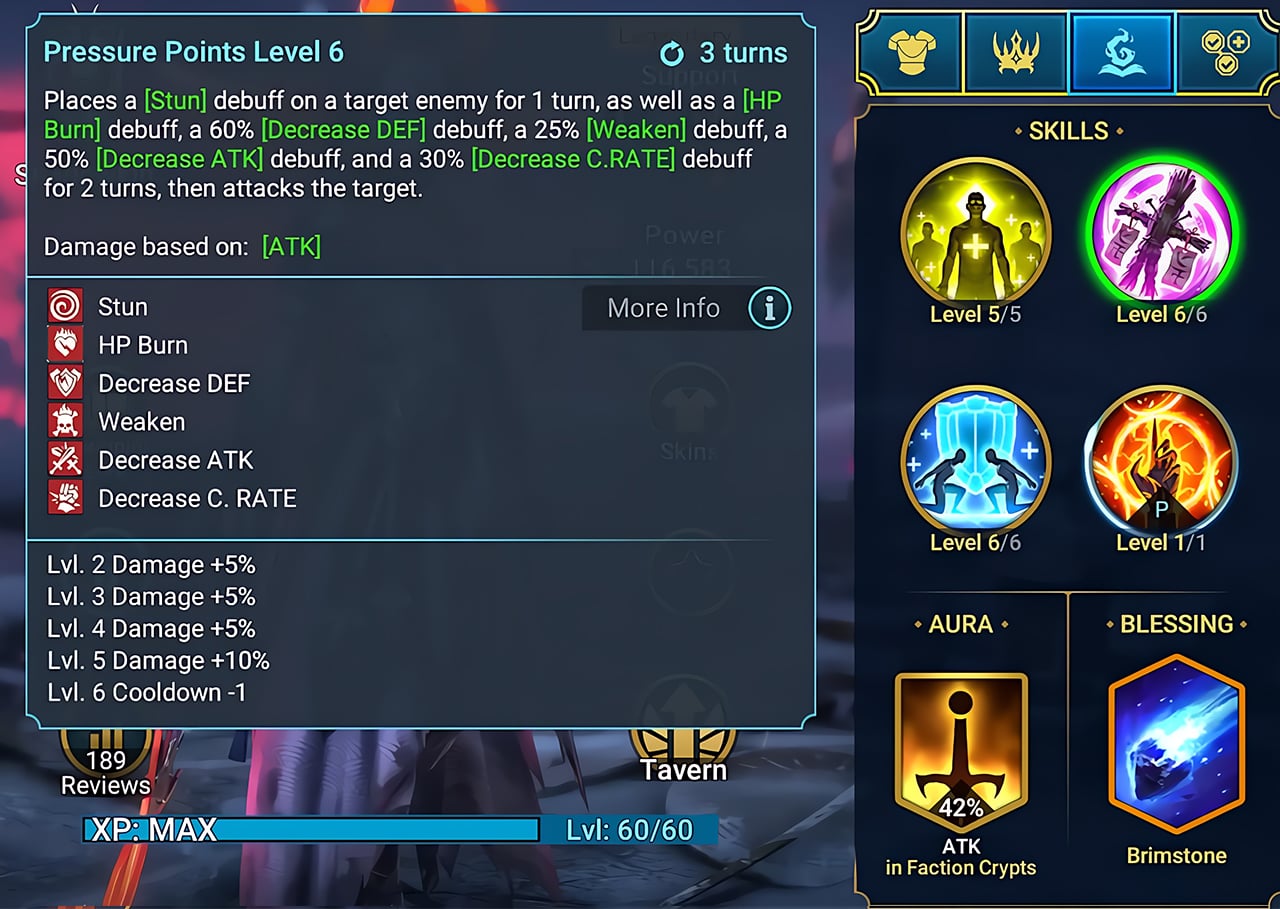This screenshot has height=909, width=1280.
Task: Open the fiery passive skill marked P
Action: (1163, 461)
